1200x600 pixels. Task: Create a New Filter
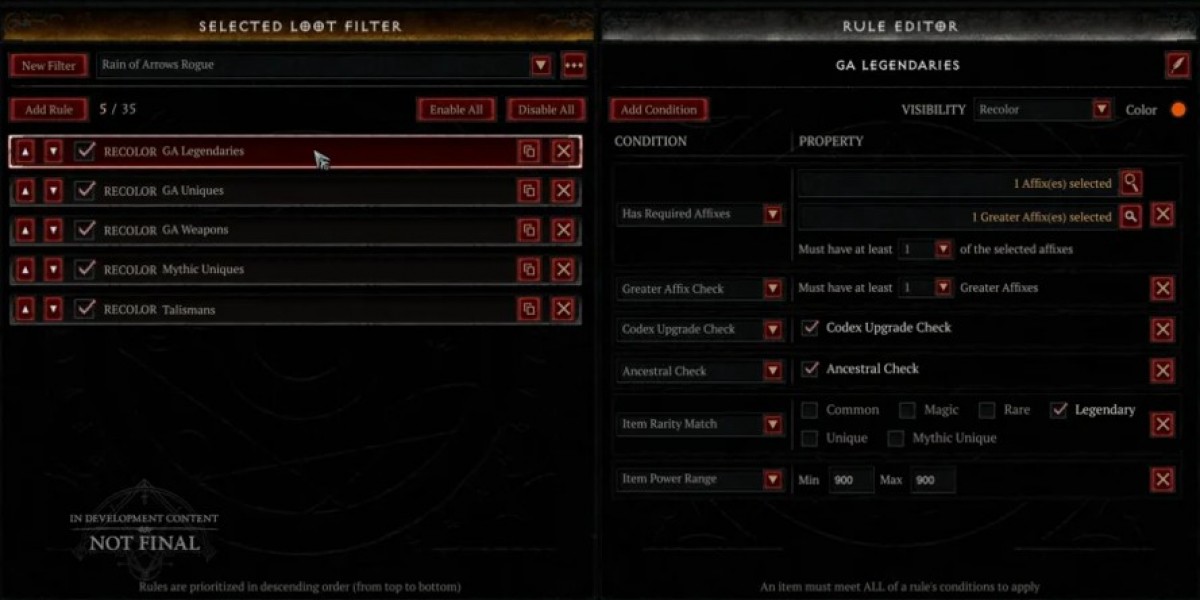pos(48,65)
